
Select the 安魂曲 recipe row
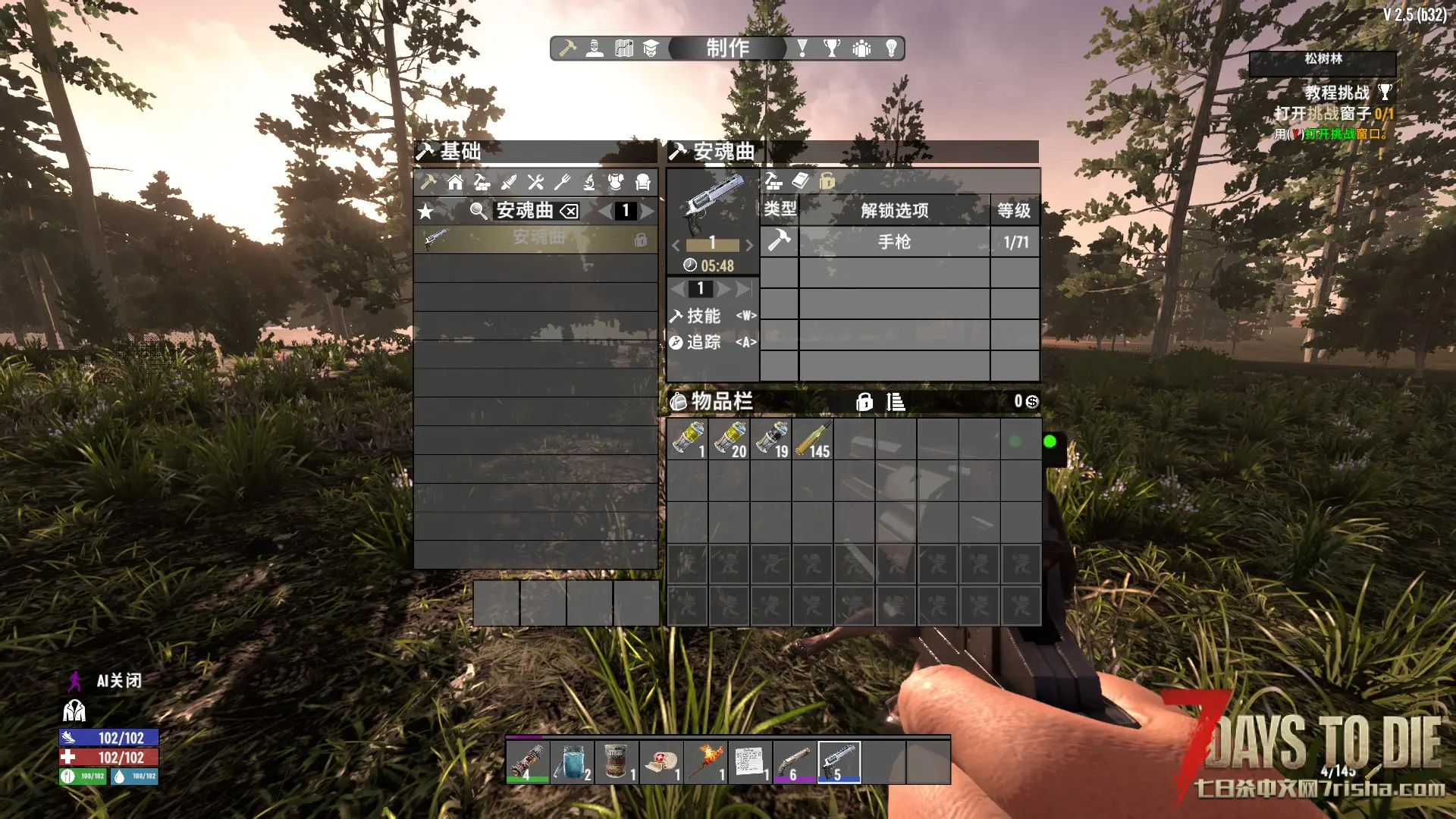pos(535,239)
